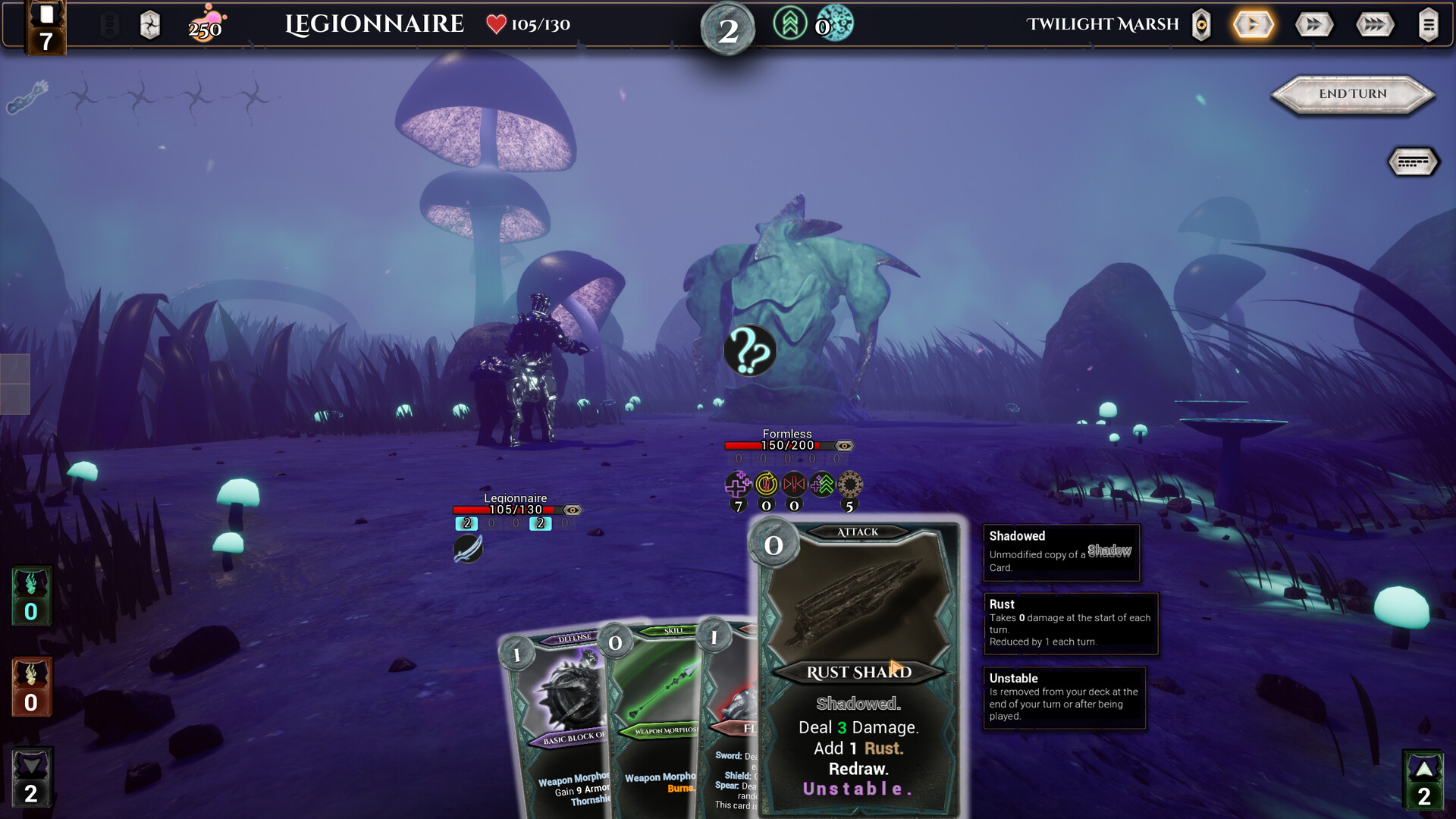Open the green pile counter showing 0
This screenshot has width=1456, height=819.
point(31,596)
